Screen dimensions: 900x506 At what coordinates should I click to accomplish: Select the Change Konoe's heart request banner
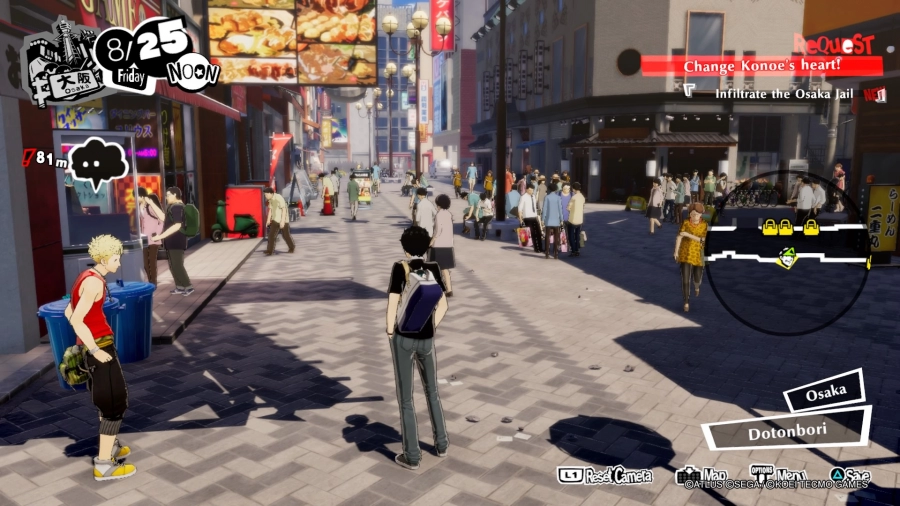(x=762, y=66)
